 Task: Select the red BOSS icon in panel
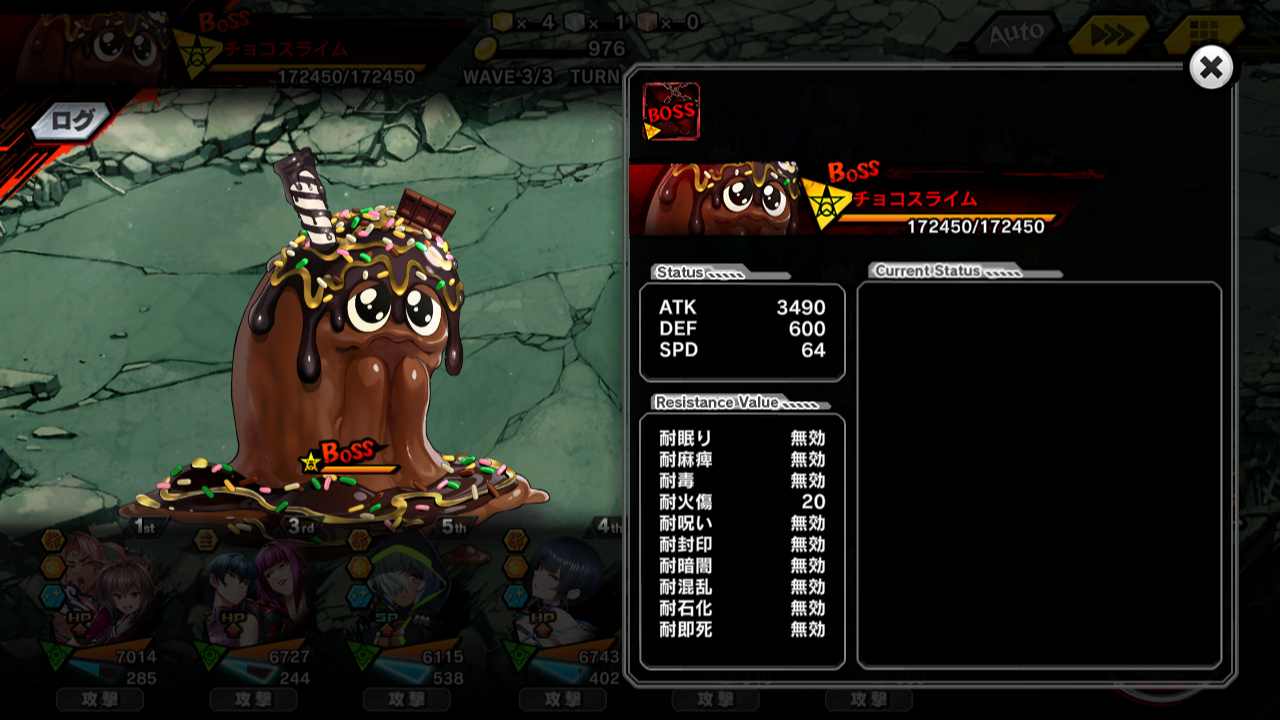(671, 111)
